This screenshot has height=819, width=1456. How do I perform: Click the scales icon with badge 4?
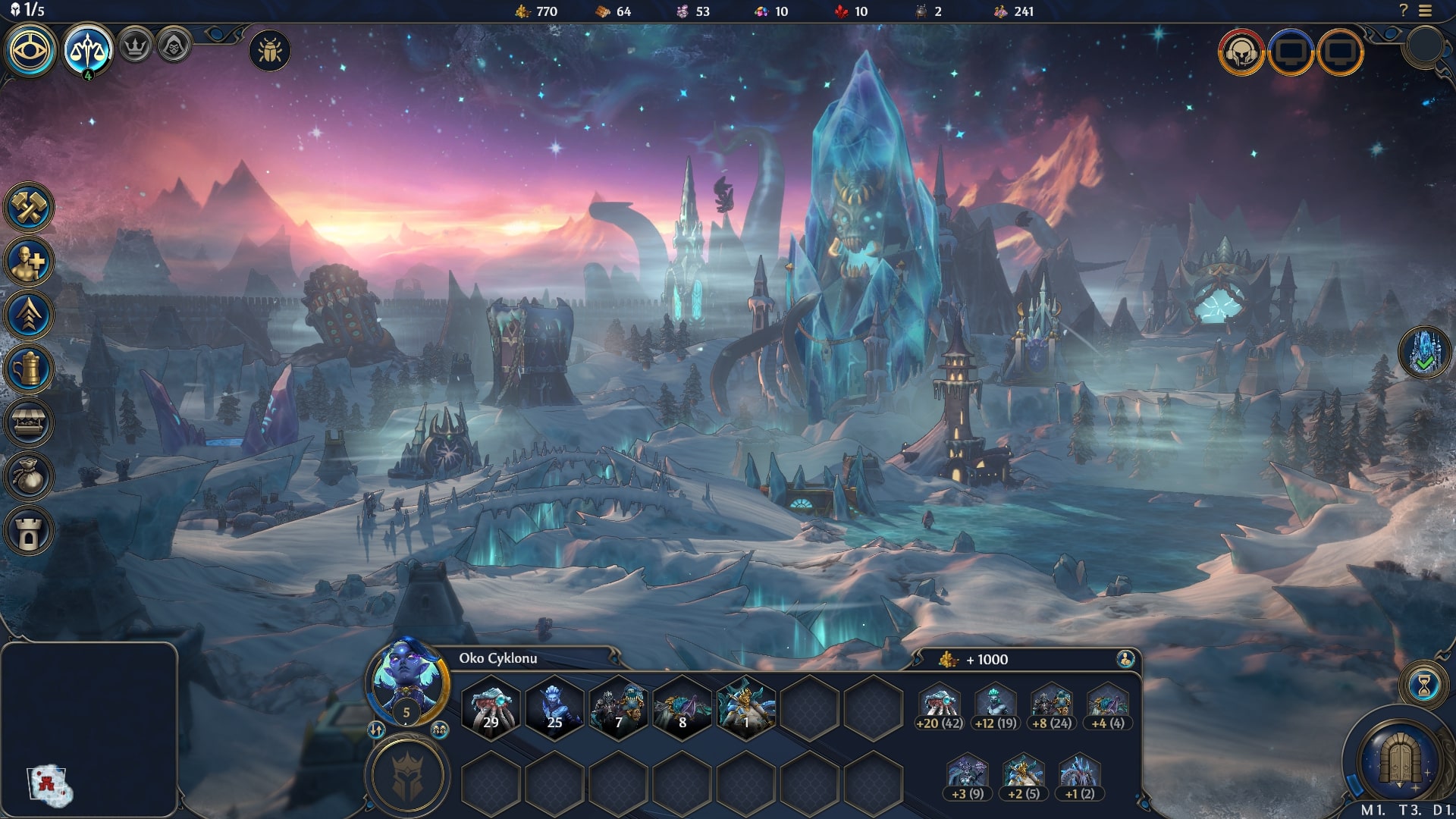tap(88, 50)
